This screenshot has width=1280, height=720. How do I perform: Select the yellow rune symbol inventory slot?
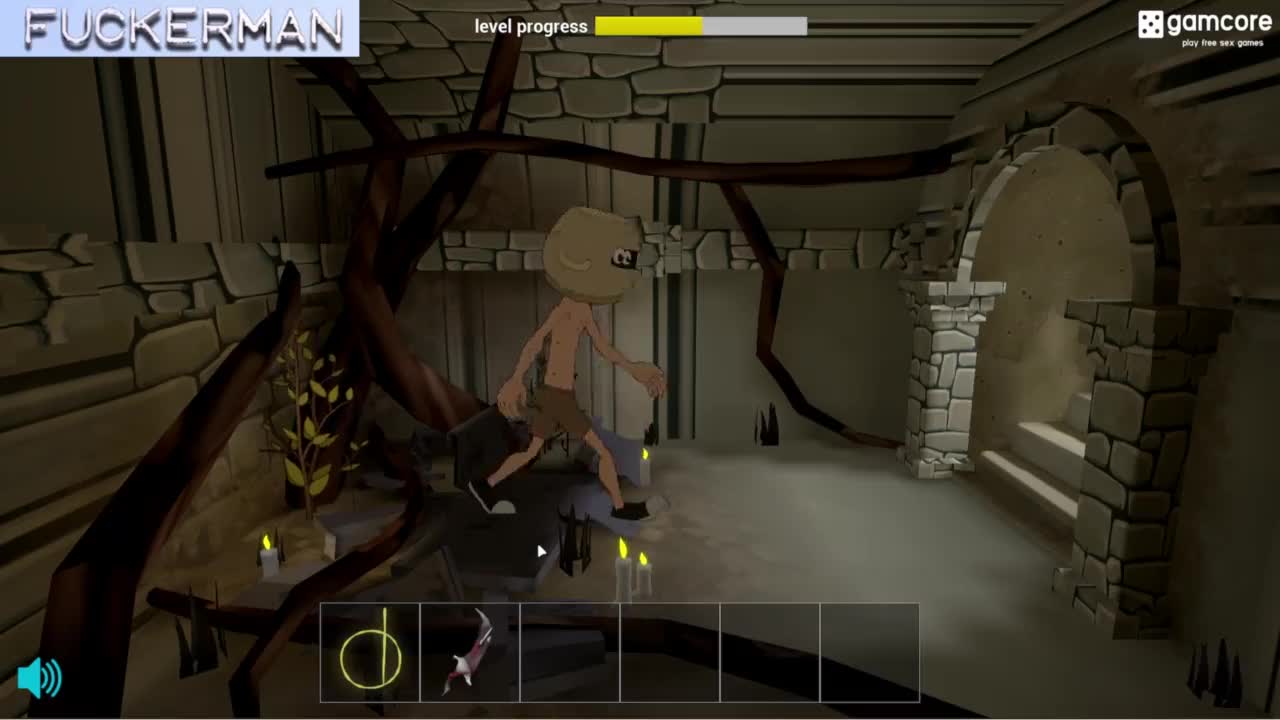pos(370,653)
